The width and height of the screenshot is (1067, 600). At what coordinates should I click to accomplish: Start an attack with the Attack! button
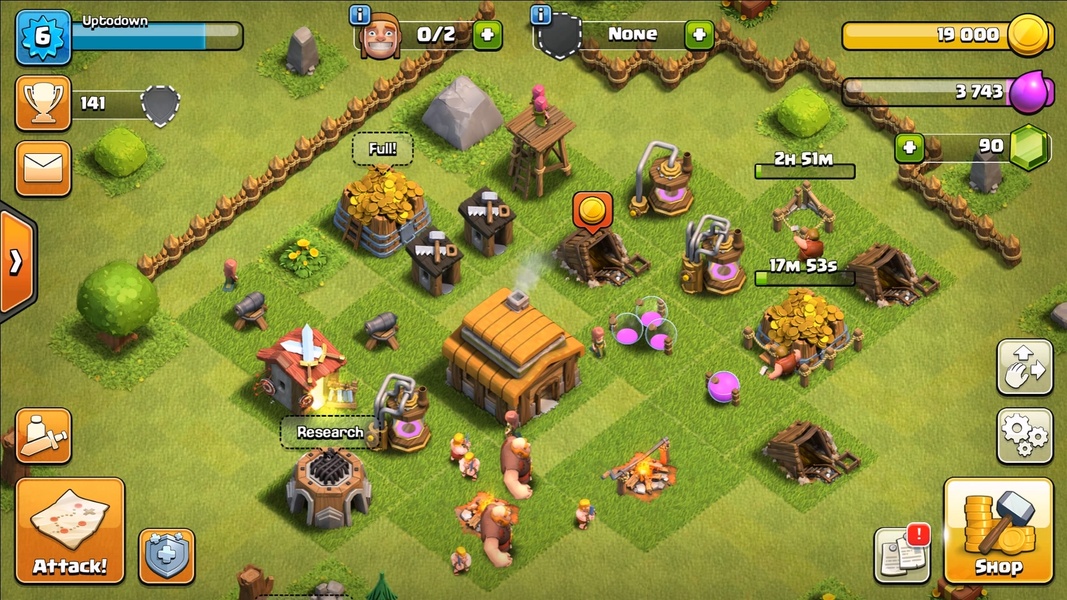tap(70, 531)
